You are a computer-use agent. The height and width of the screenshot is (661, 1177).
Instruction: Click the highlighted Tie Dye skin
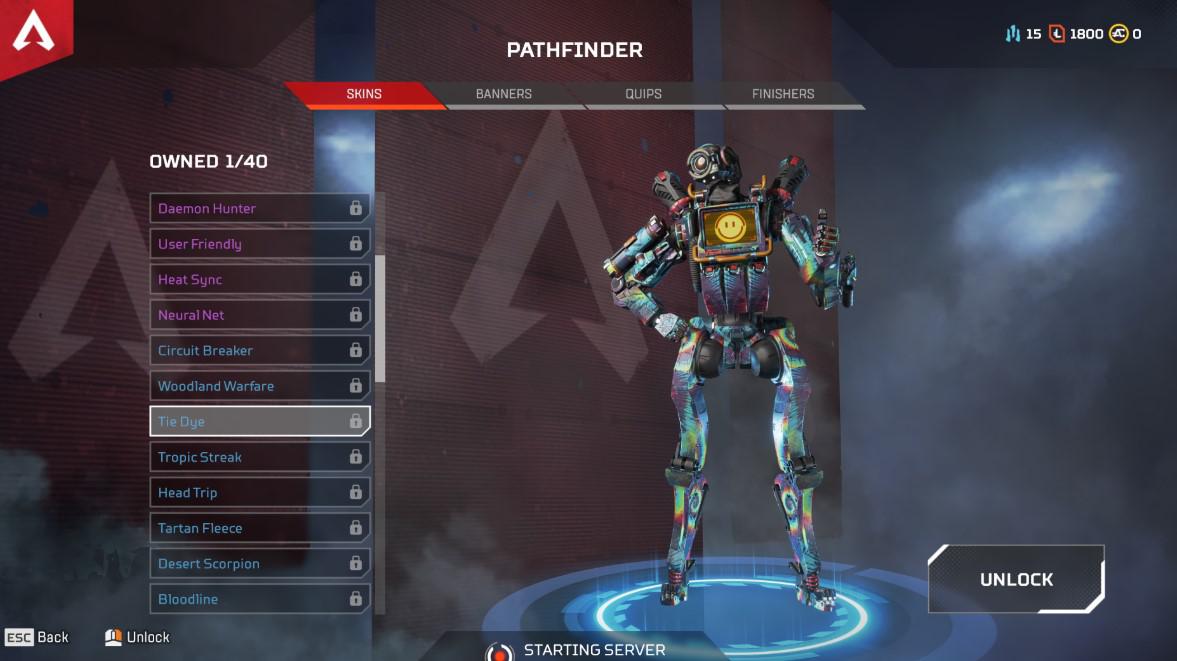coord(259,421)
